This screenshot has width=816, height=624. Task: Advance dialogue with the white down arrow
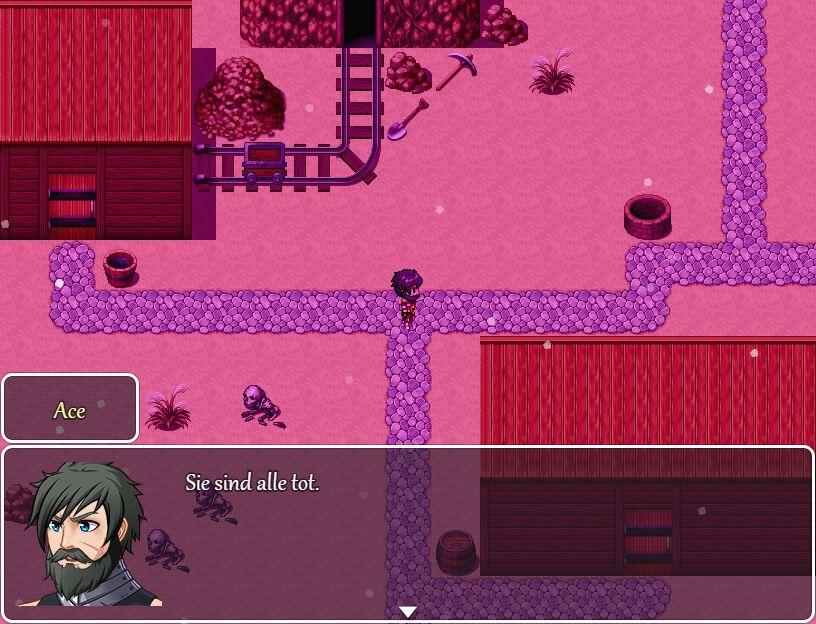click(x=408, y=611)
